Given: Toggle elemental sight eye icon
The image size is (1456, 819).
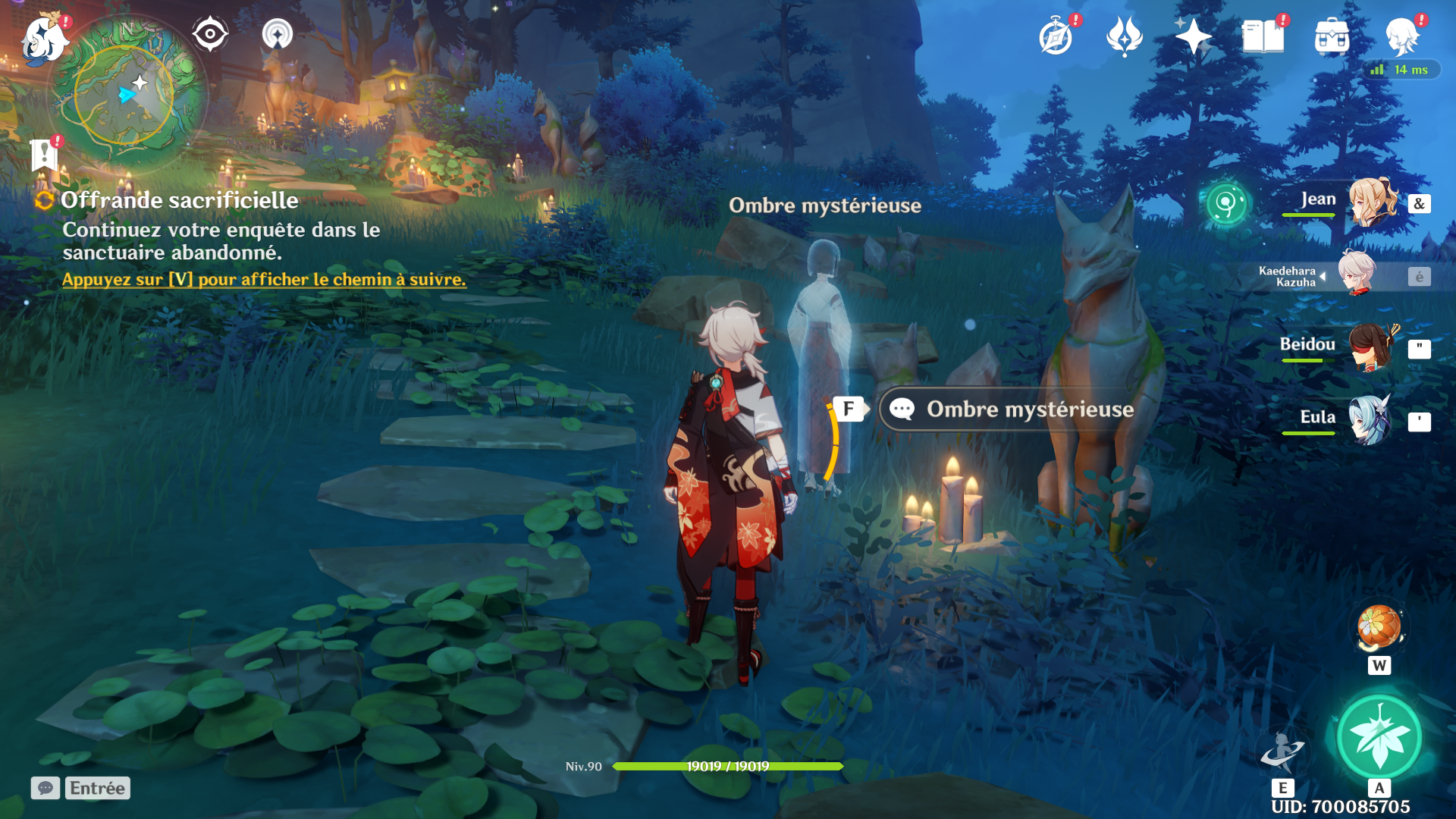Looking at the screenshot, I should pyautogui.click(x=210, y=34).
